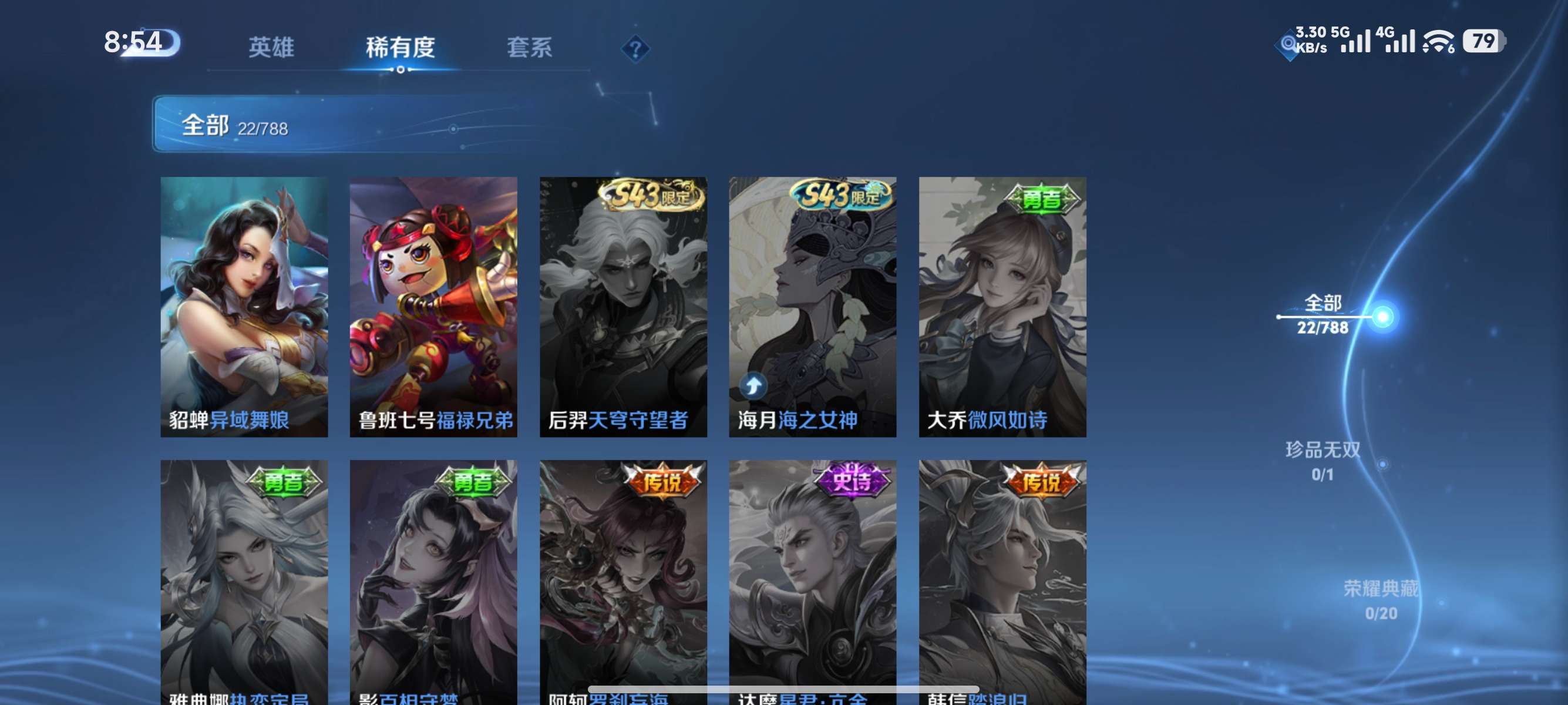The image size is (1568, 705).
Task: Select the 后羿 天穹守望者 skin card
Action: point(623,306)
